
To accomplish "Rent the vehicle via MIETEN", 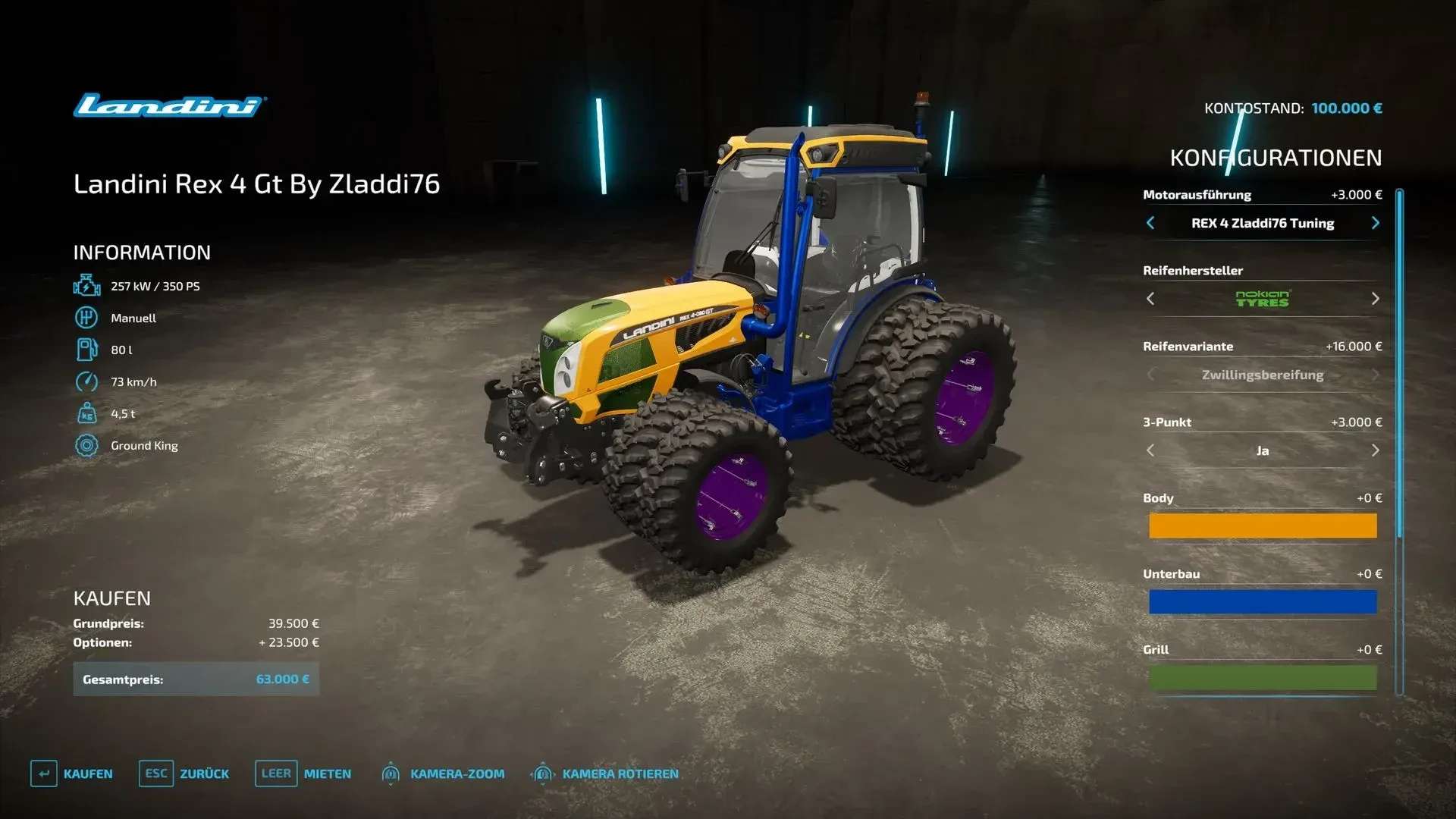I will [303, 773].
